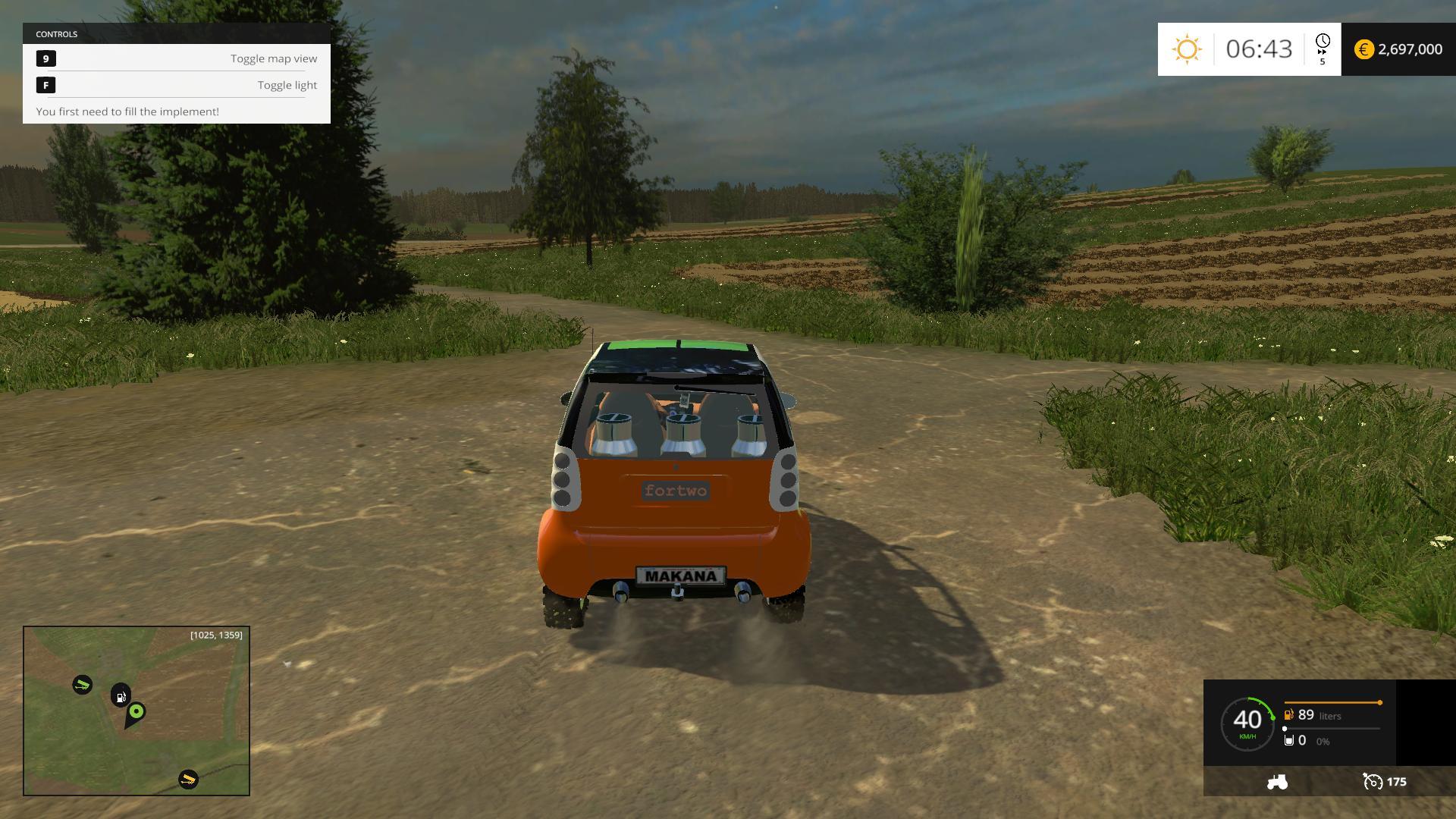
Task: Click the time scale clock icon
Action: pyautogui.click(x=1323, y=43)
